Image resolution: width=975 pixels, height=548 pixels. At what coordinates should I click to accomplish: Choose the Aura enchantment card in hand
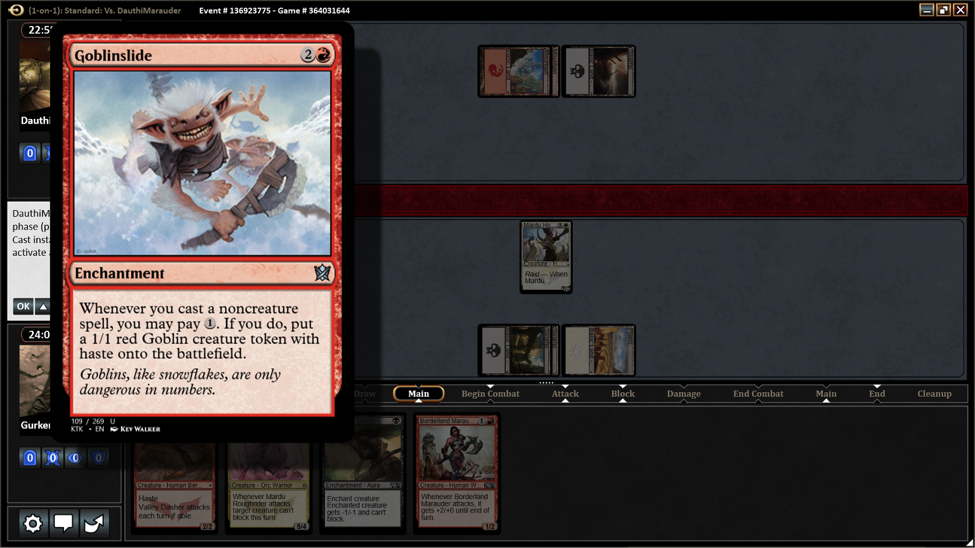coord(363,480)
